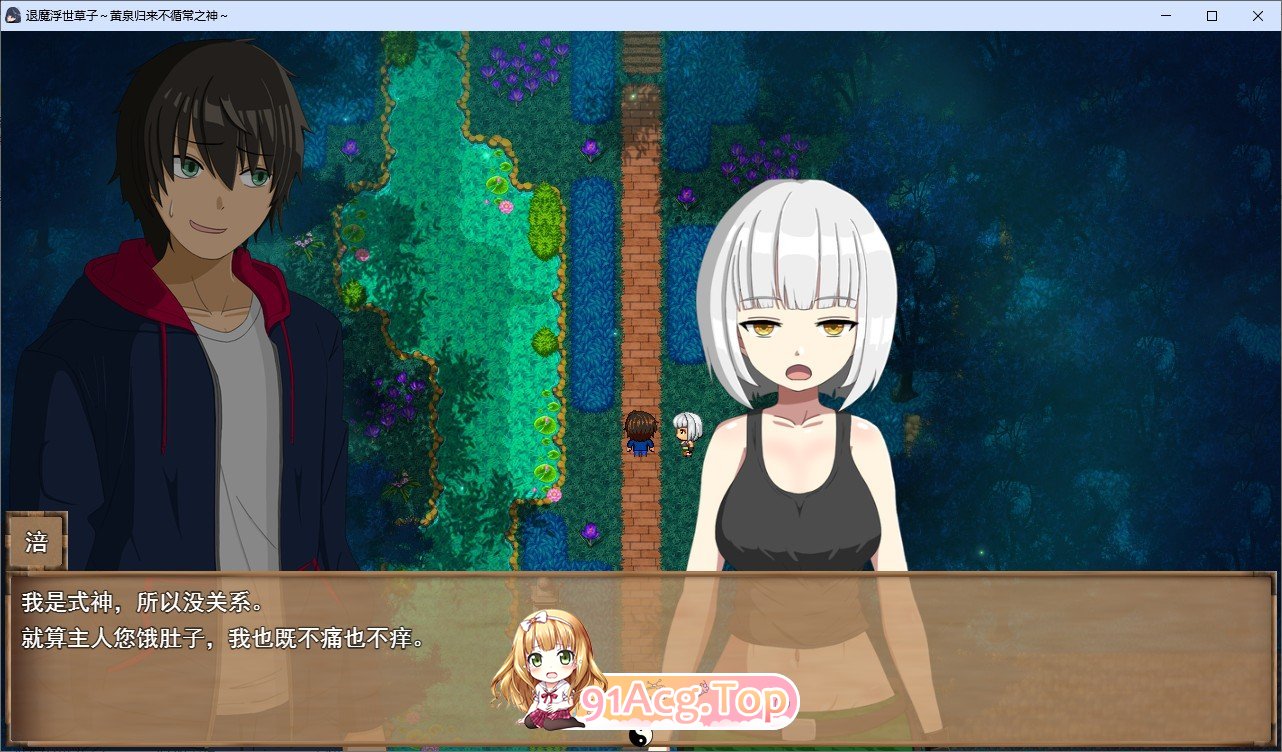Click the game's anime icon in title bar
This screenshot has width=1282, height=752.
click(11, 15)
